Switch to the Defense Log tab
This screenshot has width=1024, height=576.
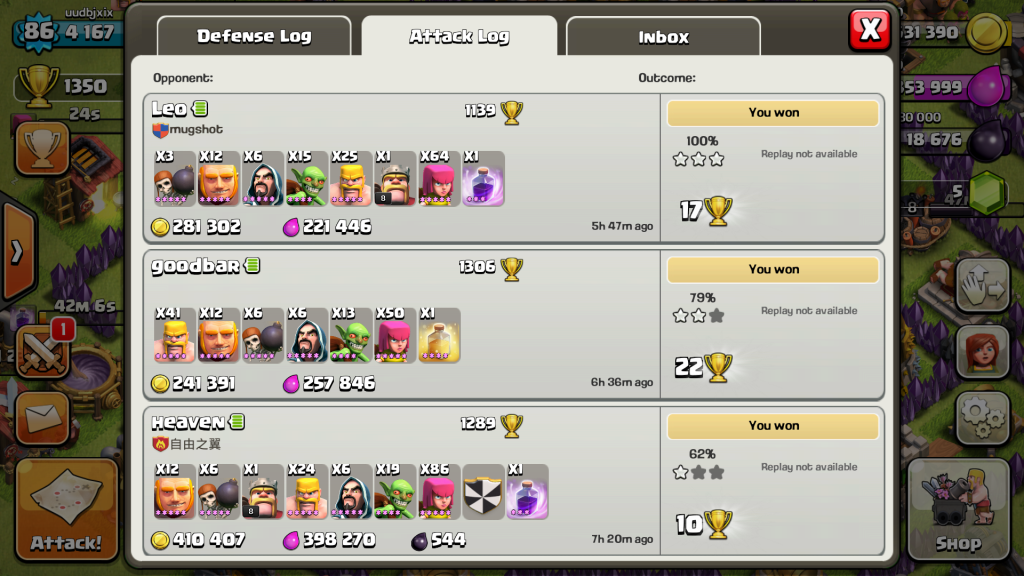tap(254, 37)
